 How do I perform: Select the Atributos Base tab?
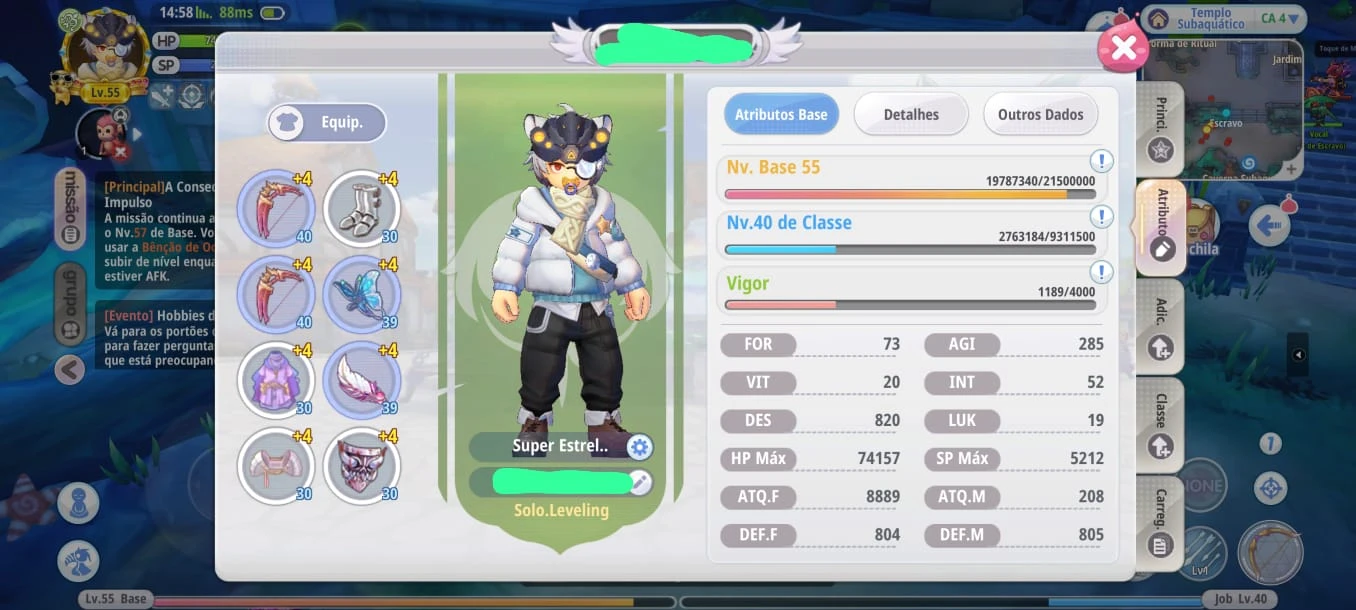tap(781, 114)
